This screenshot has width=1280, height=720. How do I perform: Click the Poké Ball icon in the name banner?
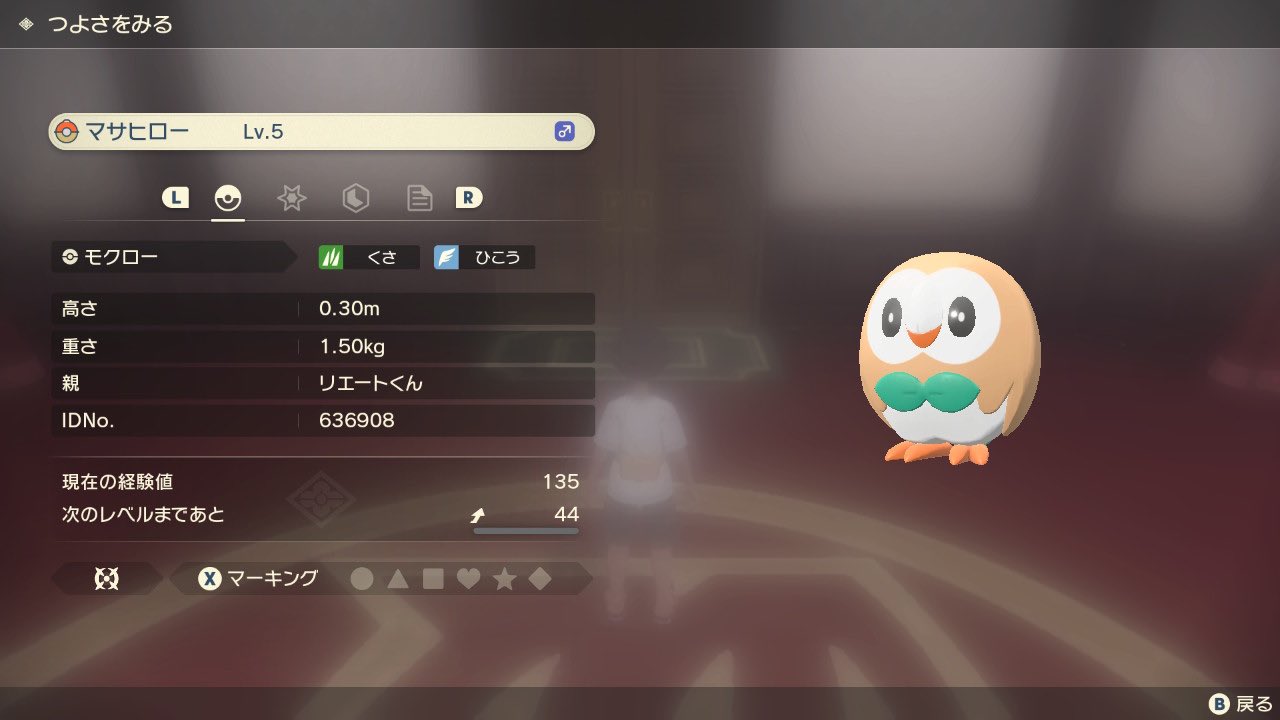[x=68, y=130]
